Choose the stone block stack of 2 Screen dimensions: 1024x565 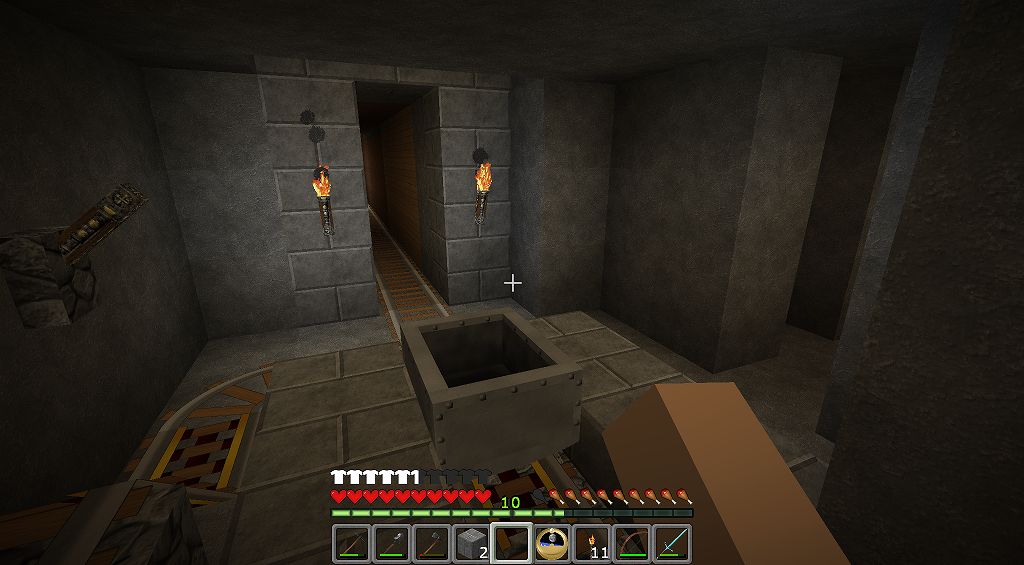[471, 543]
